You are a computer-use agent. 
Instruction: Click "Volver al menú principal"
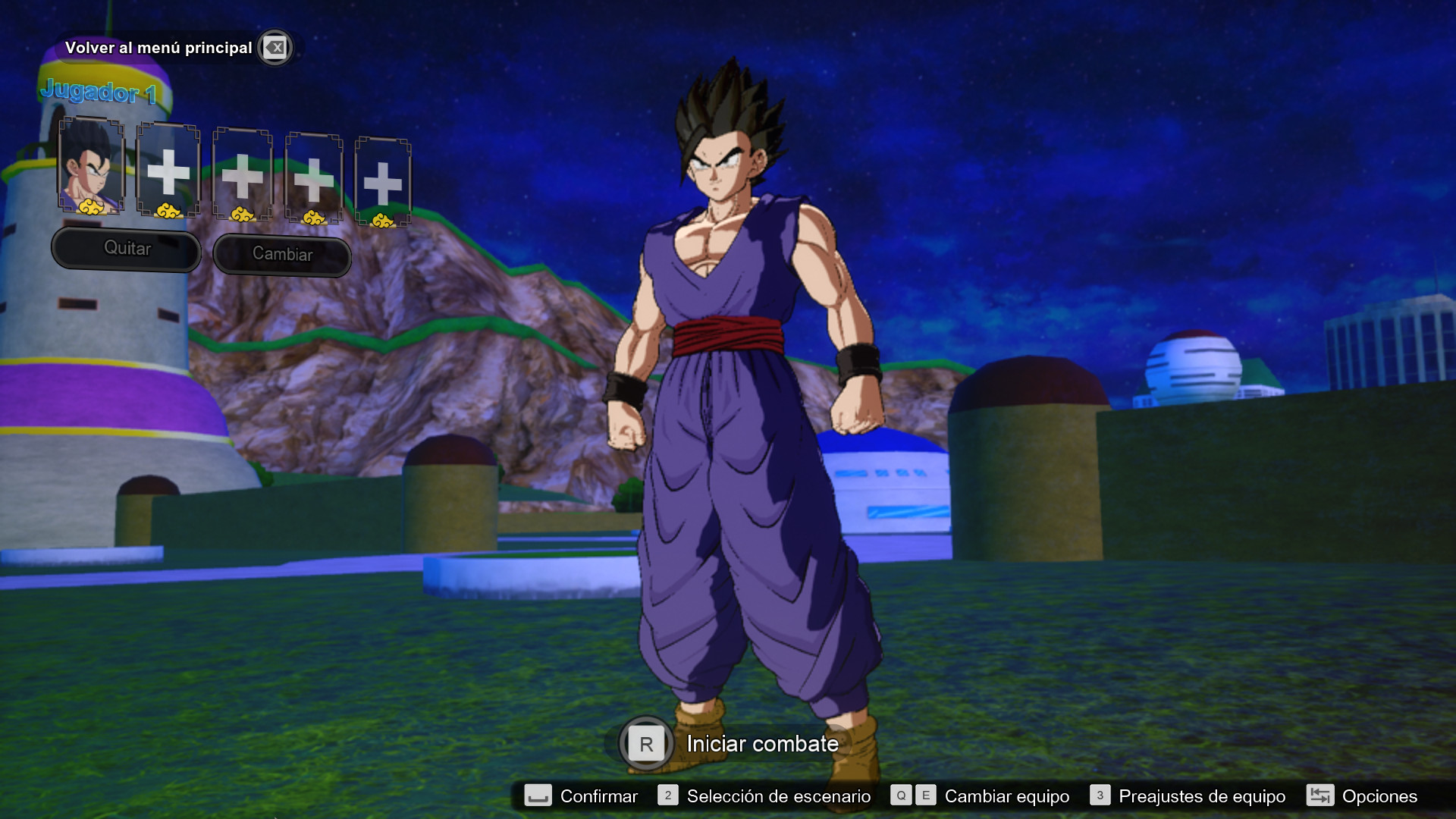pos(159,47)
